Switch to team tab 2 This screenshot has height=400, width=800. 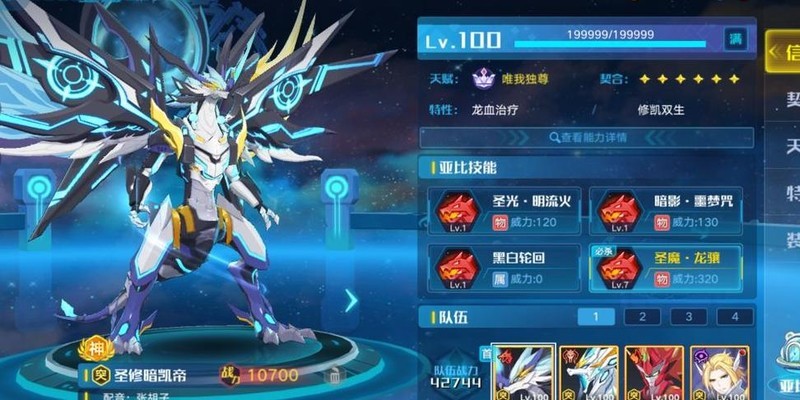(x=642, y=317)
